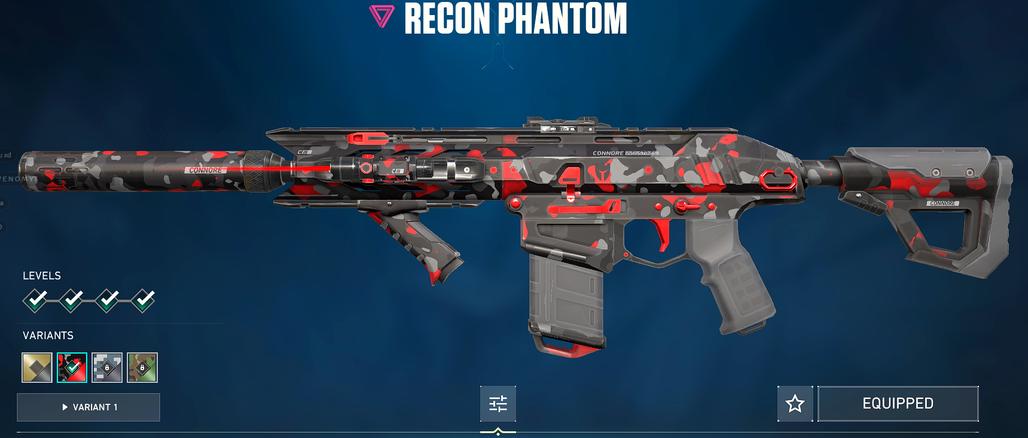Click the Equipped button

[x=897, y=404]
